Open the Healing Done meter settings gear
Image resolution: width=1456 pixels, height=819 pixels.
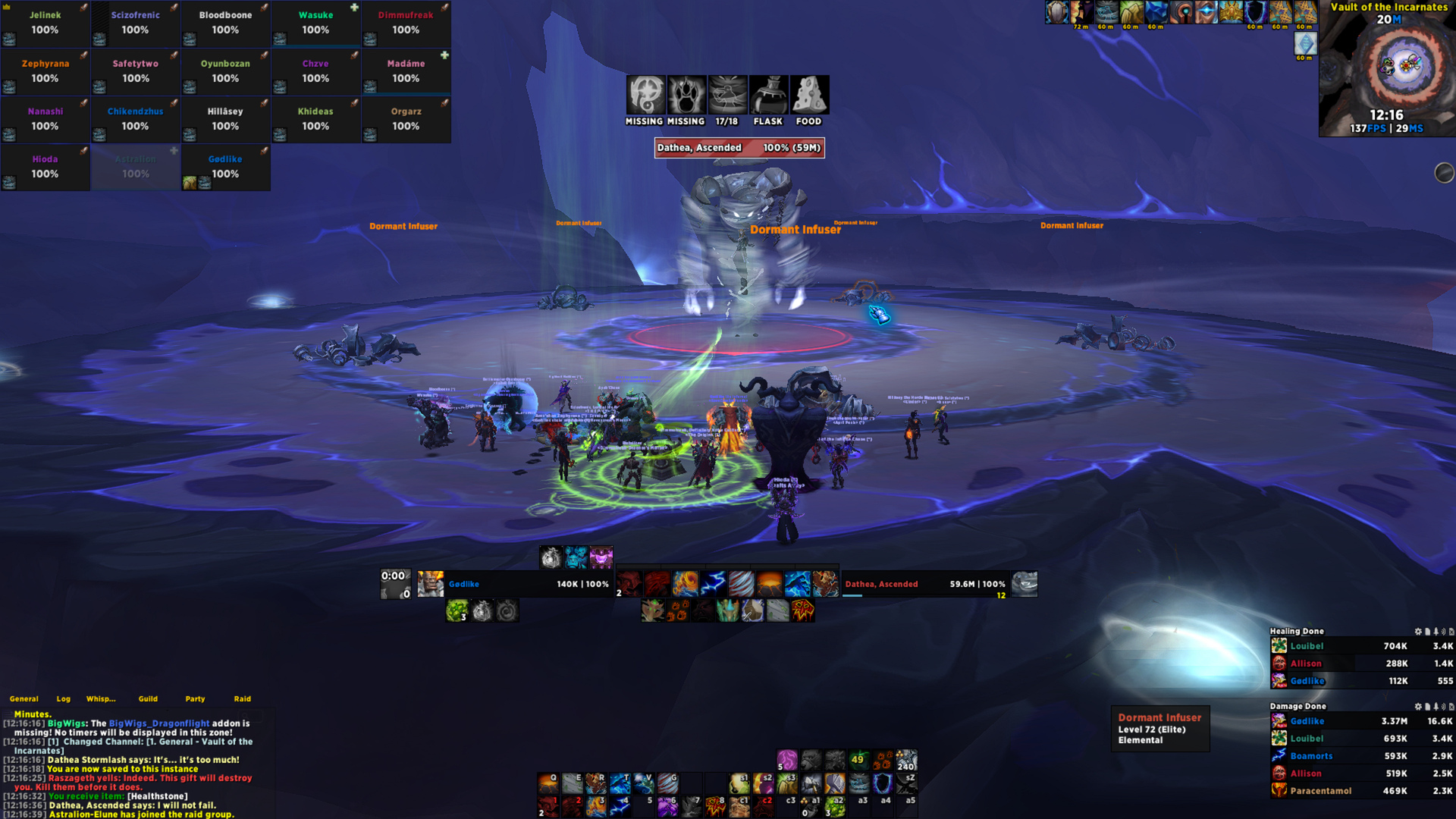(x=1418, y=631)
